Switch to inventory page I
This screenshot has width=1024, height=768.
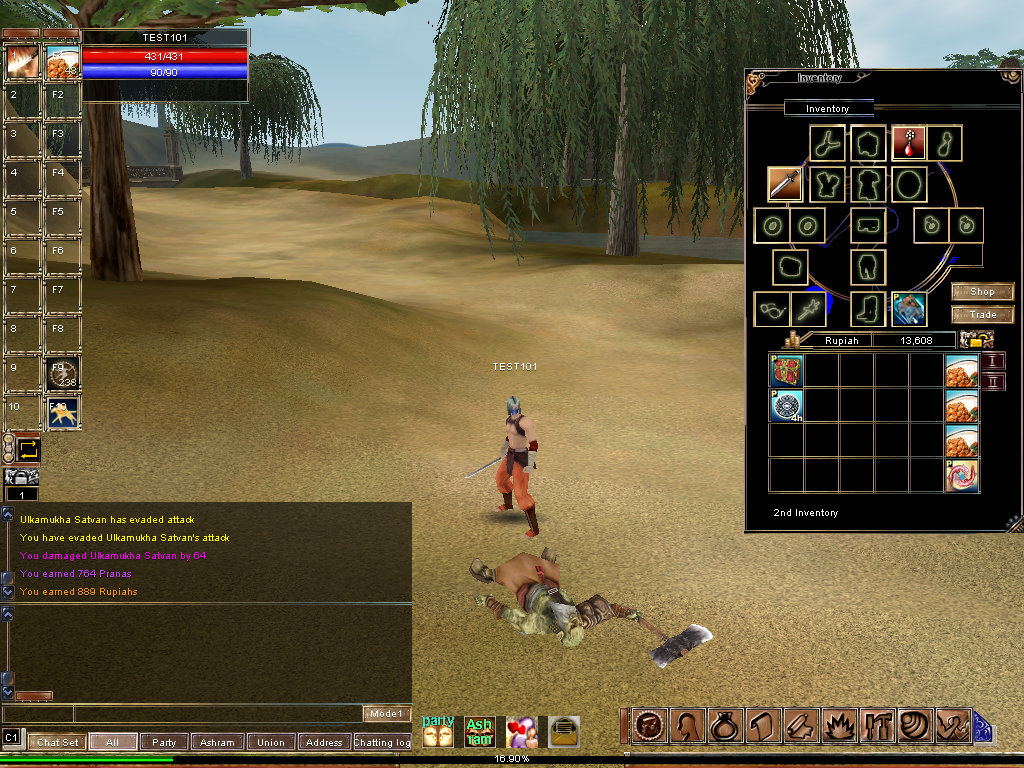coord(993,360)
